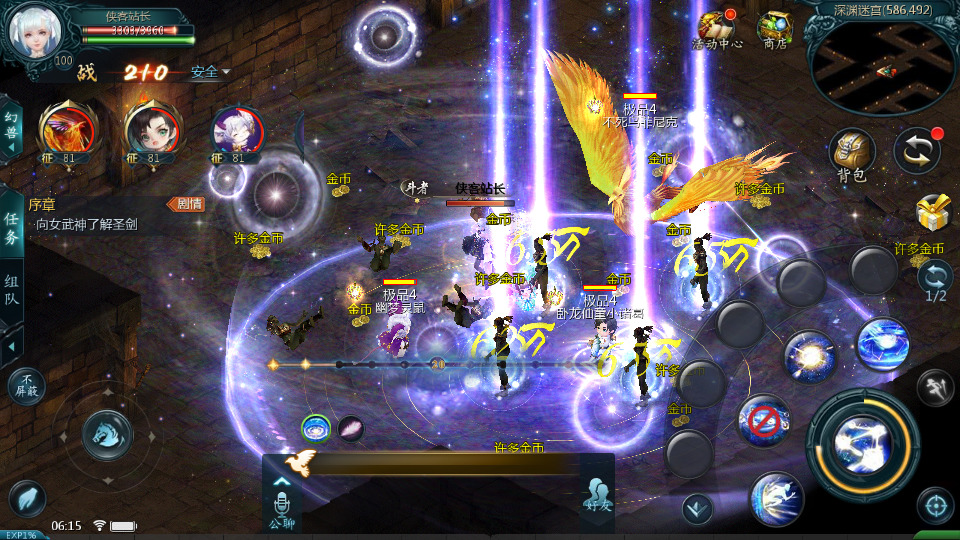Tap the crosshair target-lock button
Screen dimensions: 960x540
(935, 505)
